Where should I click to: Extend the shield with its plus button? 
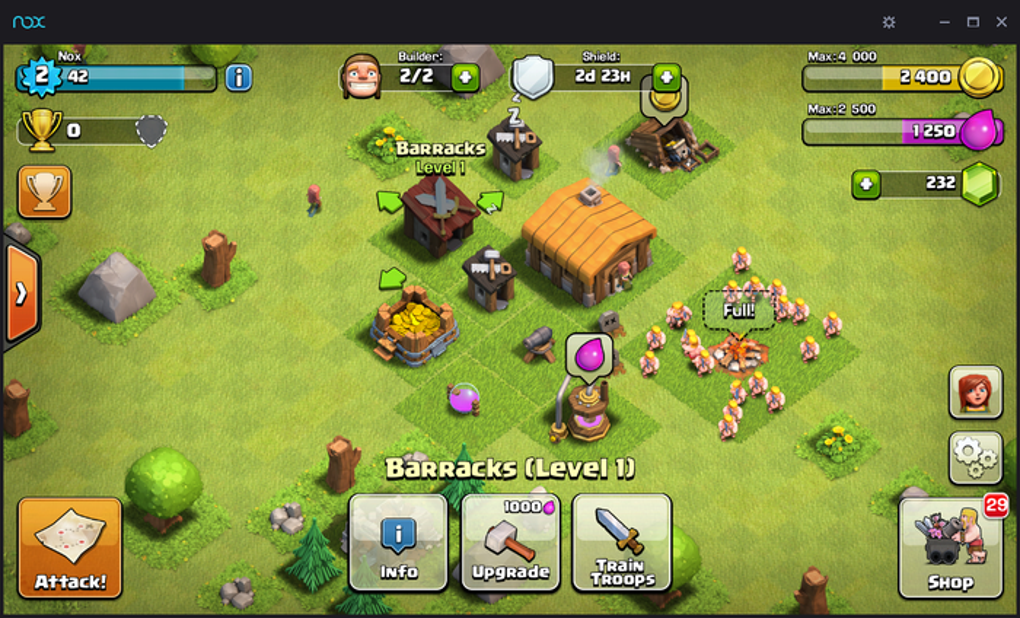[x=667, y=77]
